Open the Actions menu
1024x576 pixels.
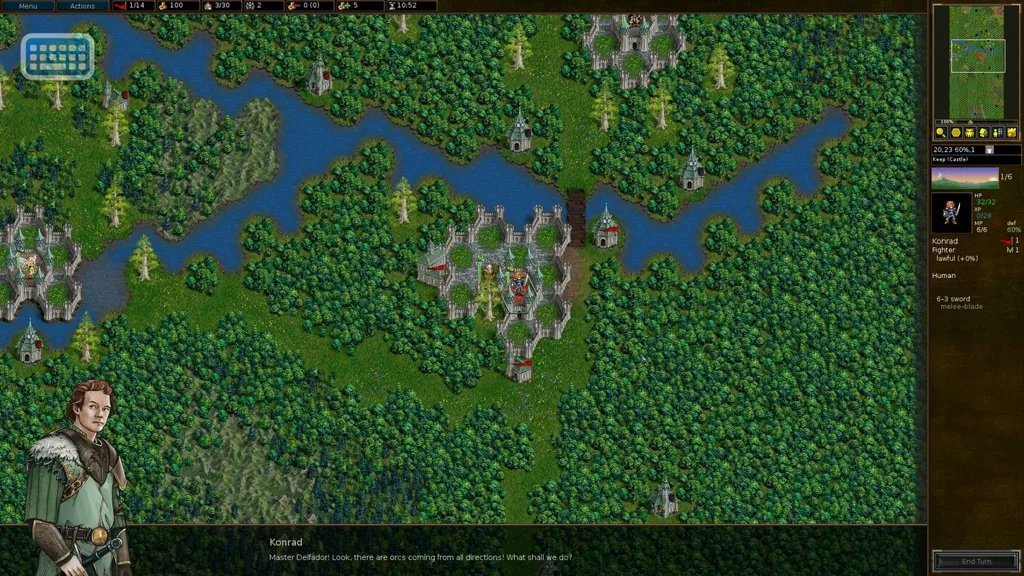(82, 6)
